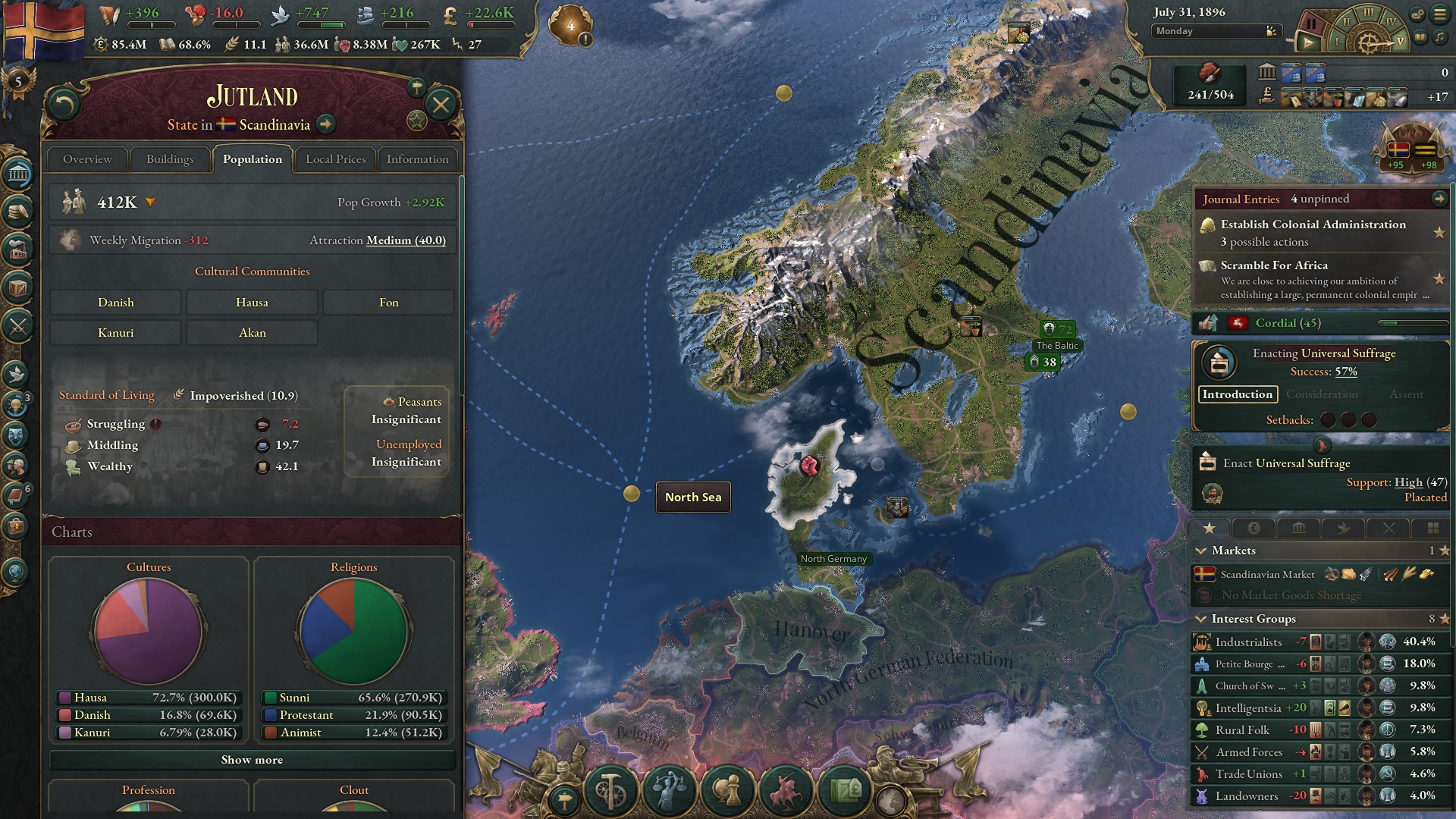This screenshot has height=819, width=1456.
Task: Switch to the Overview tab
Action: point(87,159)
